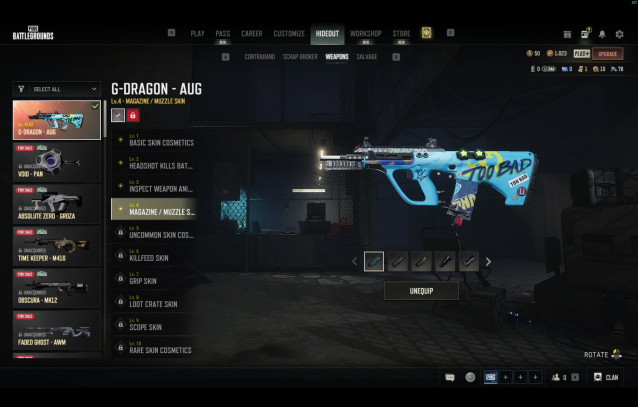
Task: Open the Store tab
Action: [401, 33]
